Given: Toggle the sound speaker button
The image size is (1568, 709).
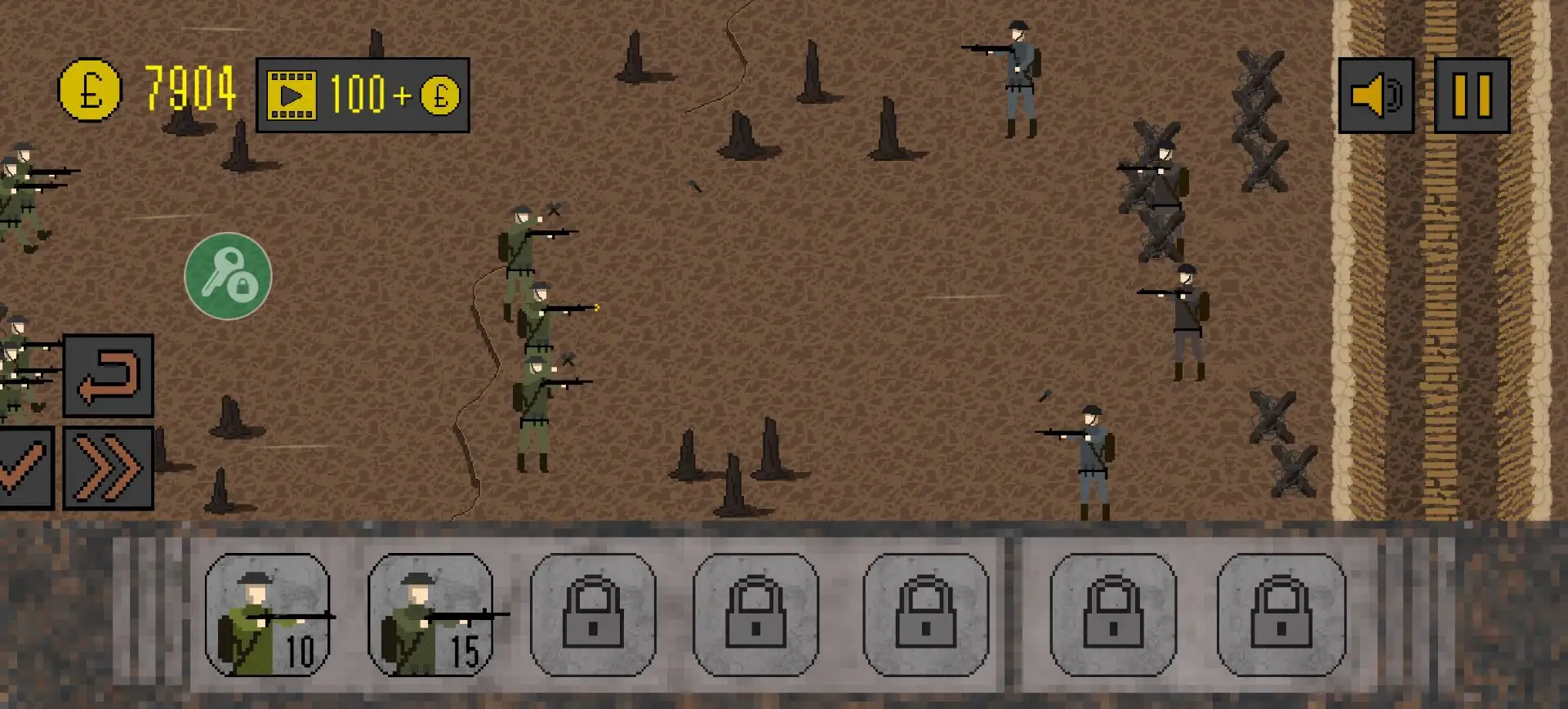Looking at the screenshot, I should pyautogui.click(x=1376, y=95).
